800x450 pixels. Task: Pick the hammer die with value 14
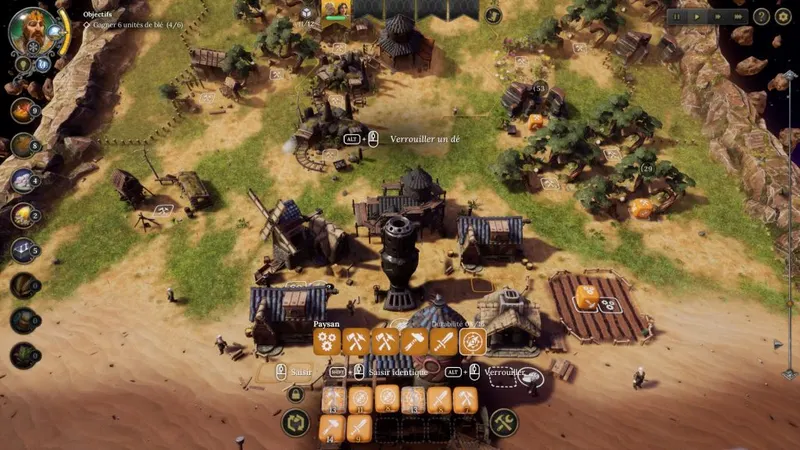pos(333,429)
